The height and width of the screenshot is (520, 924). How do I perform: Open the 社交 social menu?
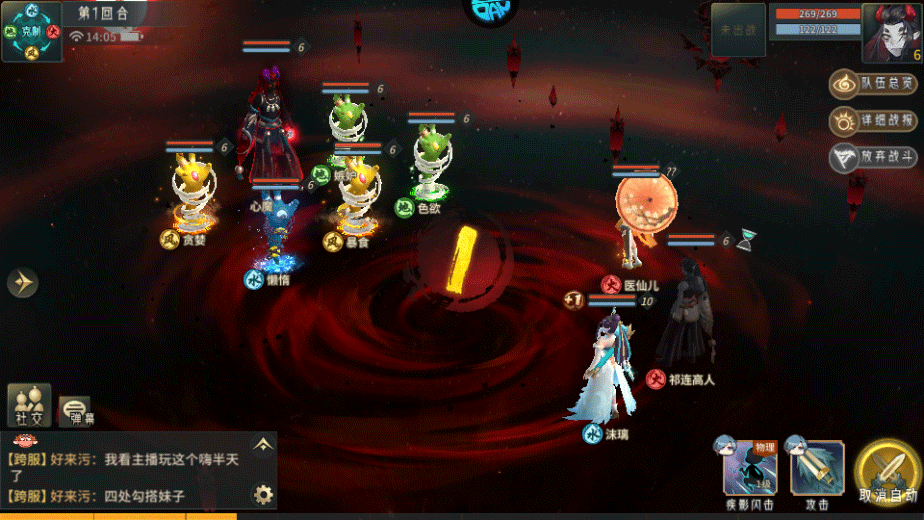pyautogui.click(x=29, y=405)
